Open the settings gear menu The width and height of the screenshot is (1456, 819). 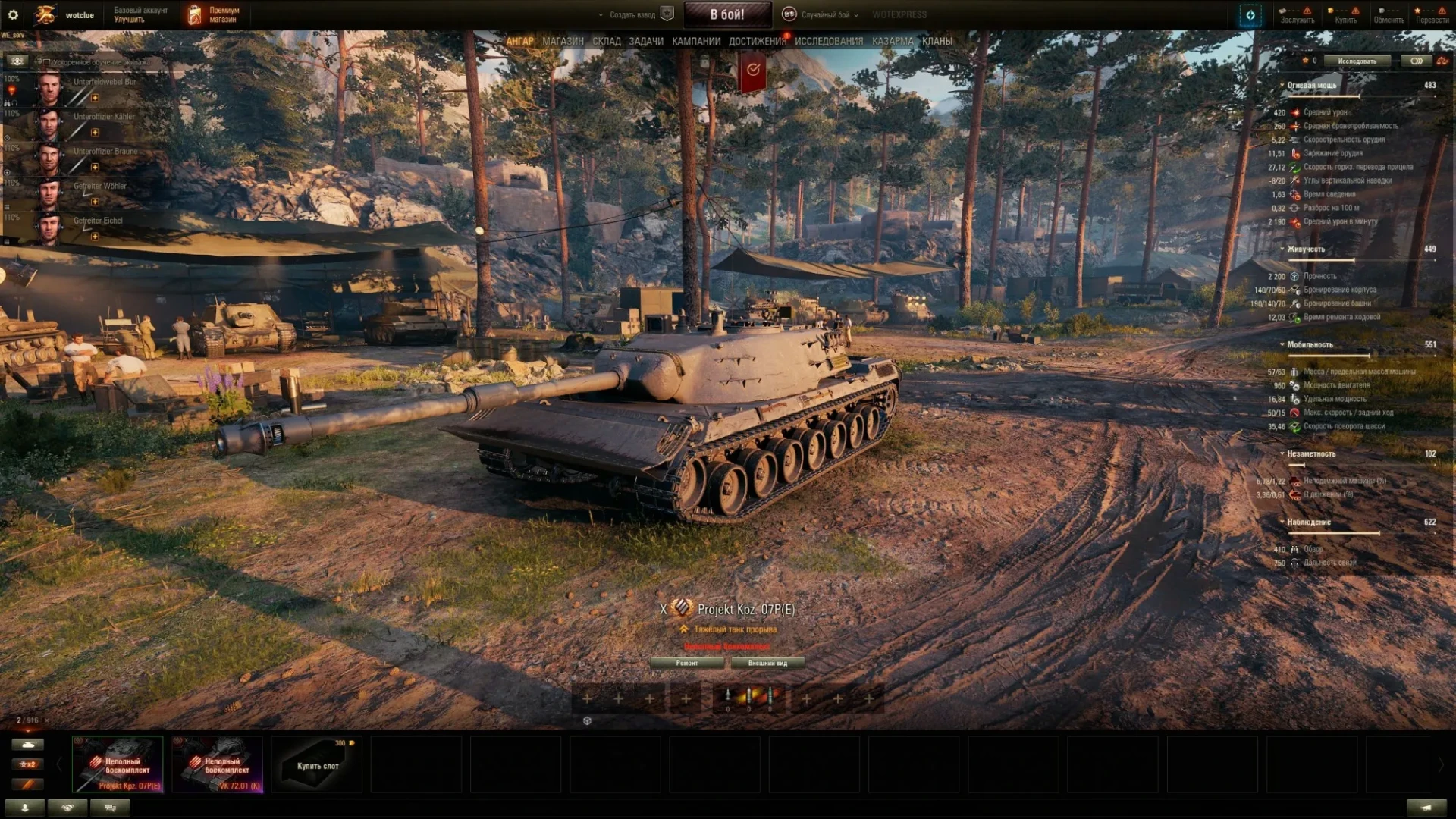[x=13, y=14]
